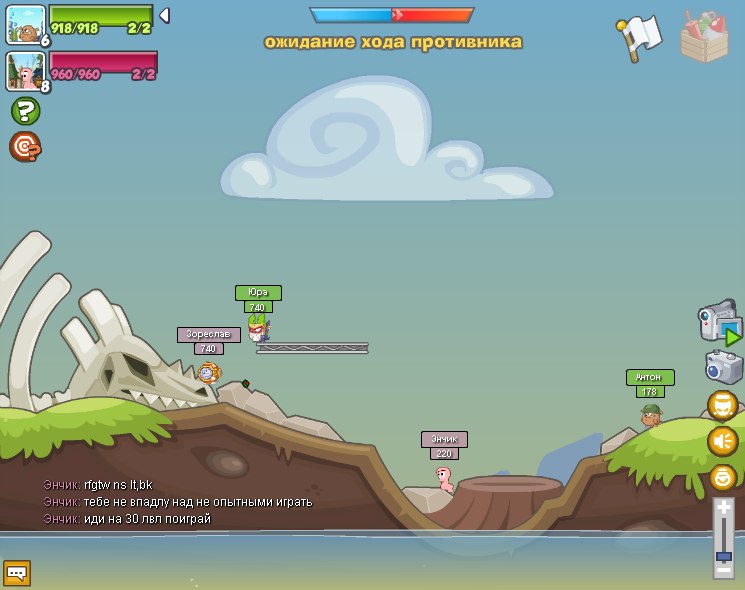Open the green question mark help
The image size is (745, 590).
(x=25, y=111)
